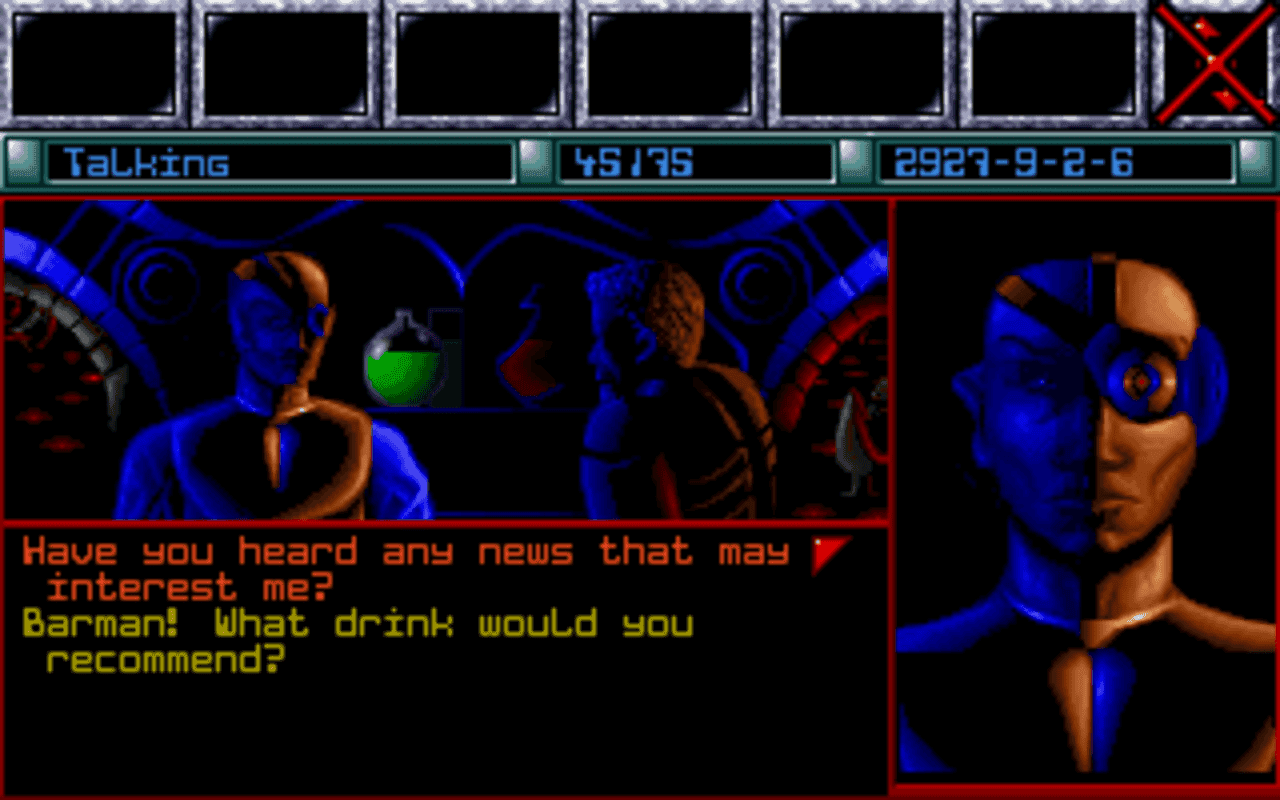Click the red flag marker beside dialogue
1280x800 pixels.
tap(824, 552)
